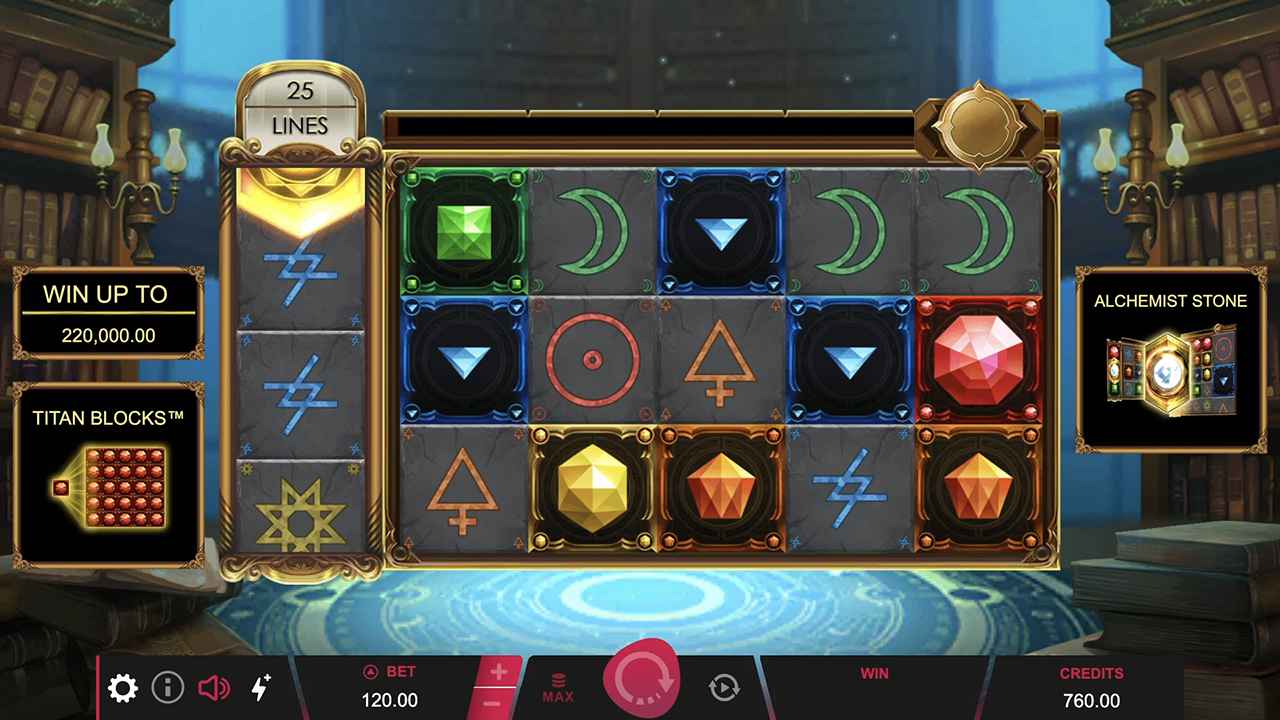Mute the game sound with speaker icon

[214, 688]
